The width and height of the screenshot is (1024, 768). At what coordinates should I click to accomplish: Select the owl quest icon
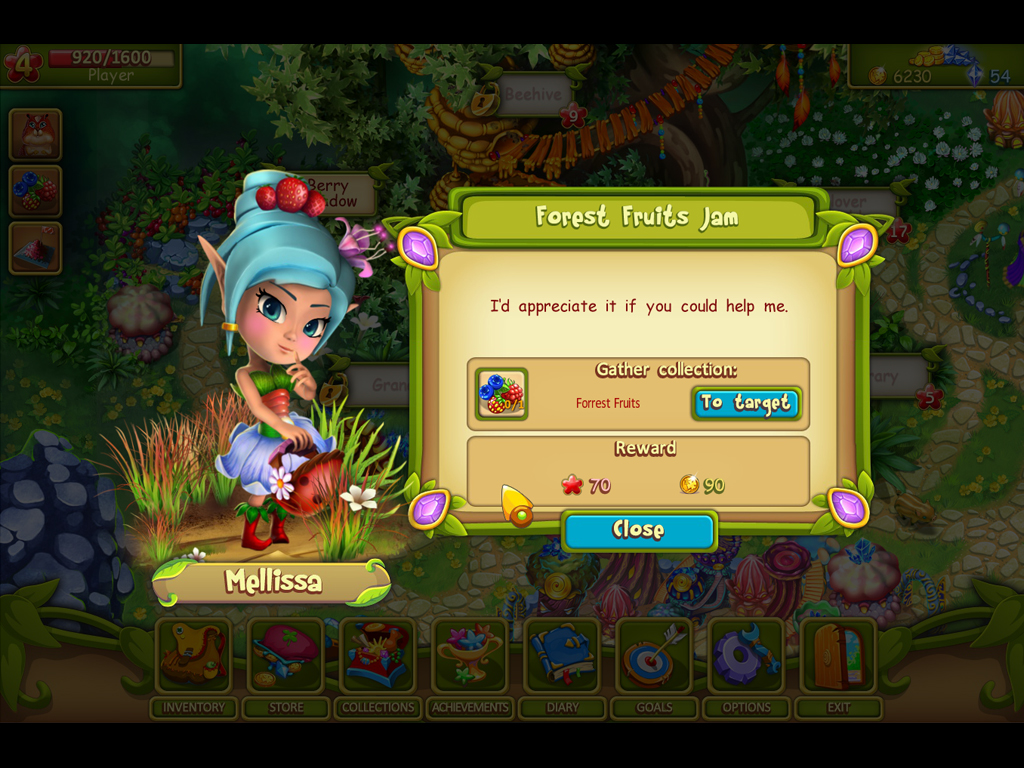[36, 135]
